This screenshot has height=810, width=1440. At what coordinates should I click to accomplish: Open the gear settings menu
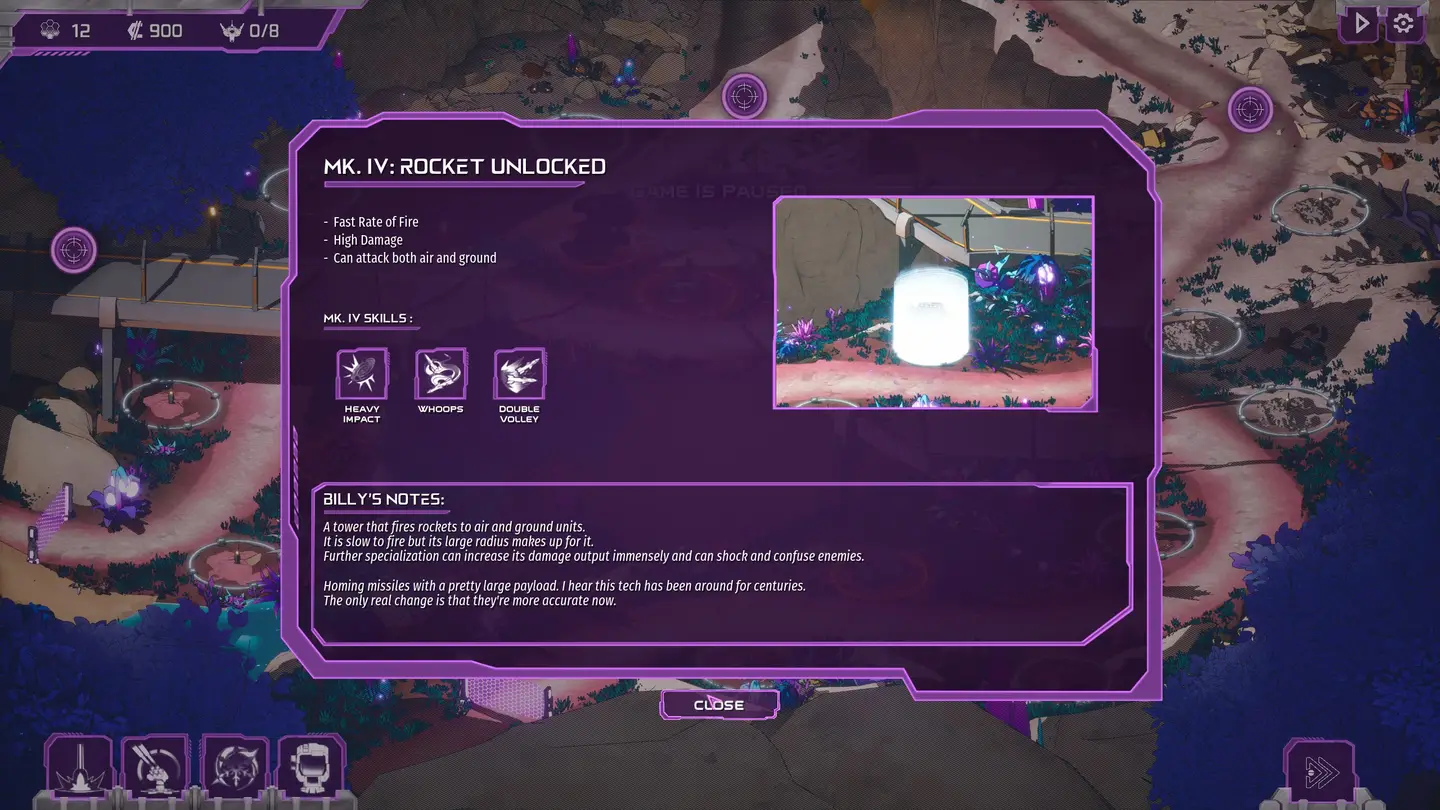click(1404, 24)
